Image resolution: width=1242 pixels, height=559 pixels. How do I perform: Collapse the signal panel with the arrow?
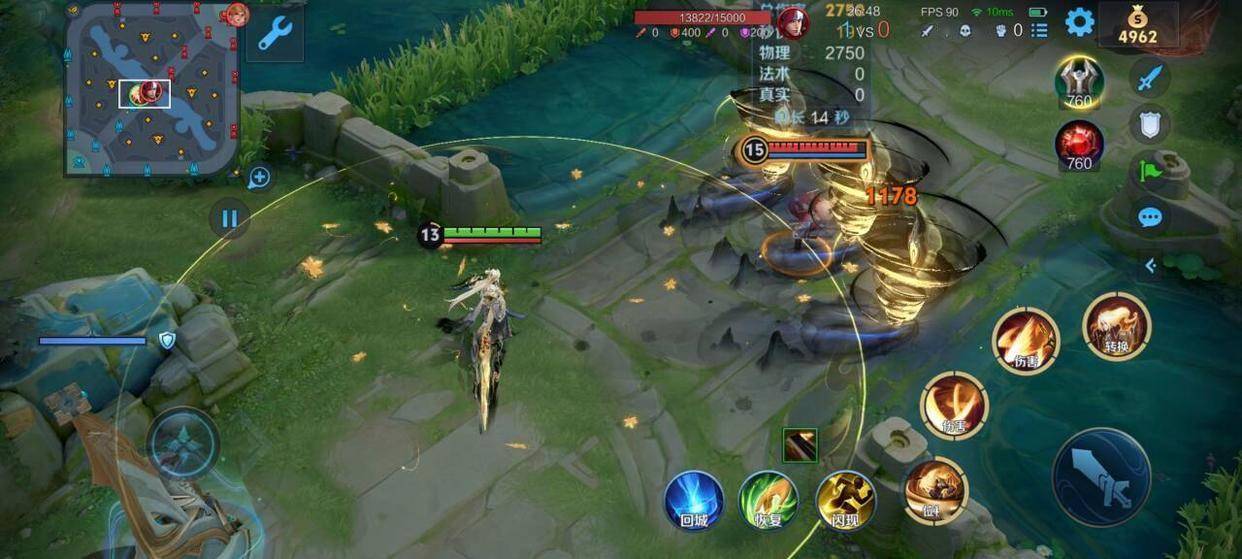coord(1150,265)
